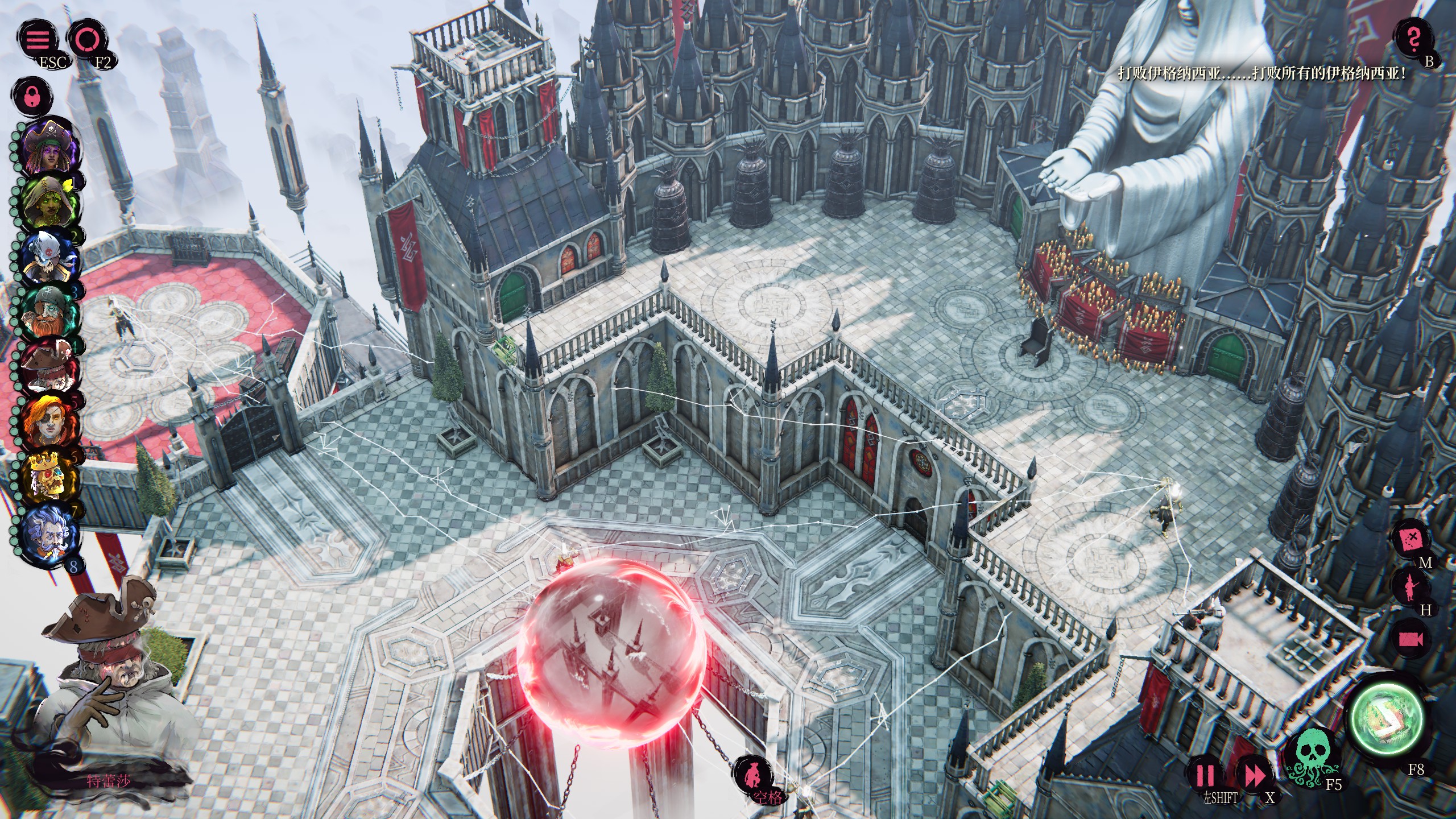Choose the crowned golden skull portrait
1456x819 pixels.
click(x=50, y=478)
